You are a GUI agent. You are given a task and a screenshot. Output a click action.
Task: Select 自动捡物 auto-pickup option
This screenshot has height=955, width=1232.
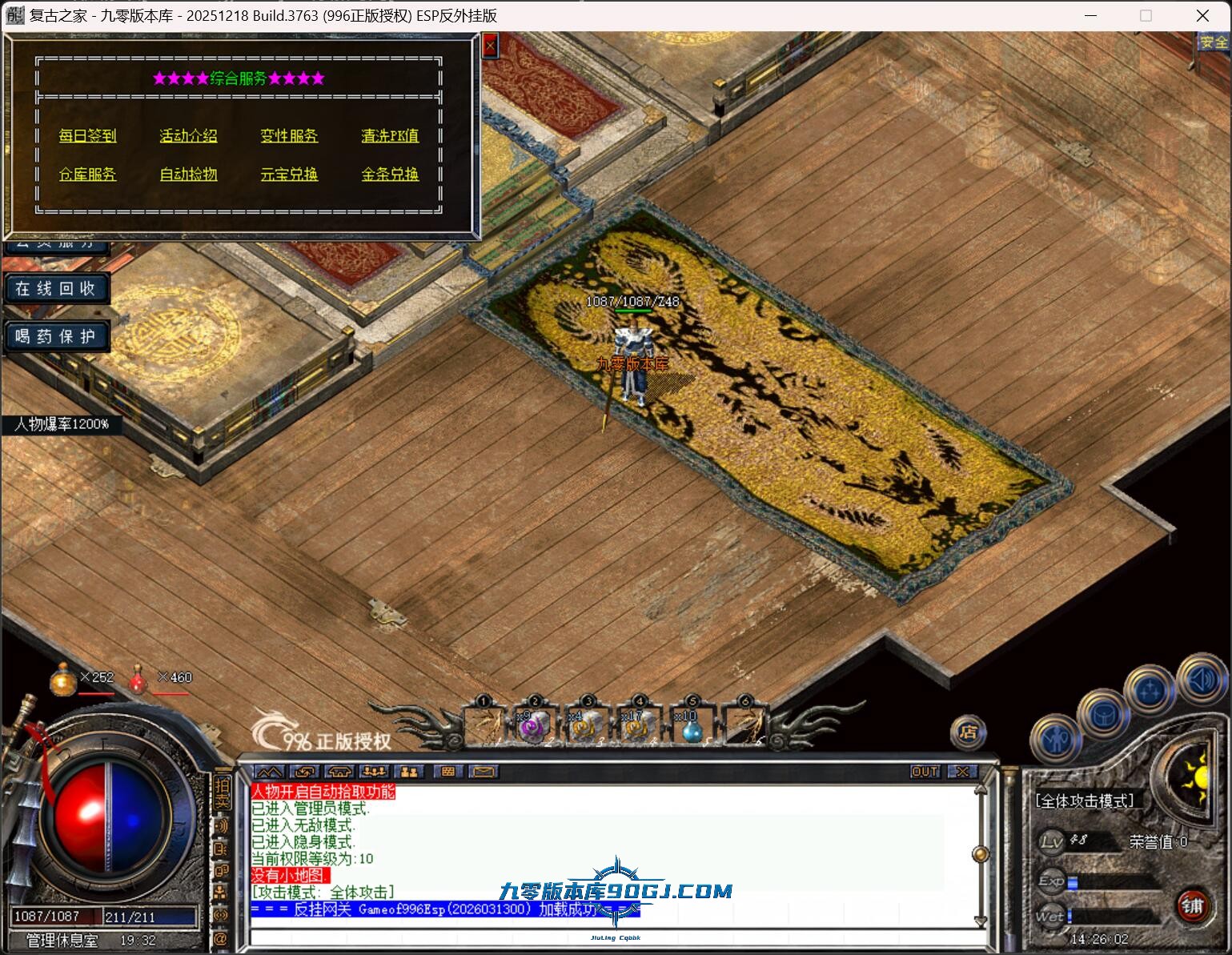pyautogui.click(x=189, y=175)
